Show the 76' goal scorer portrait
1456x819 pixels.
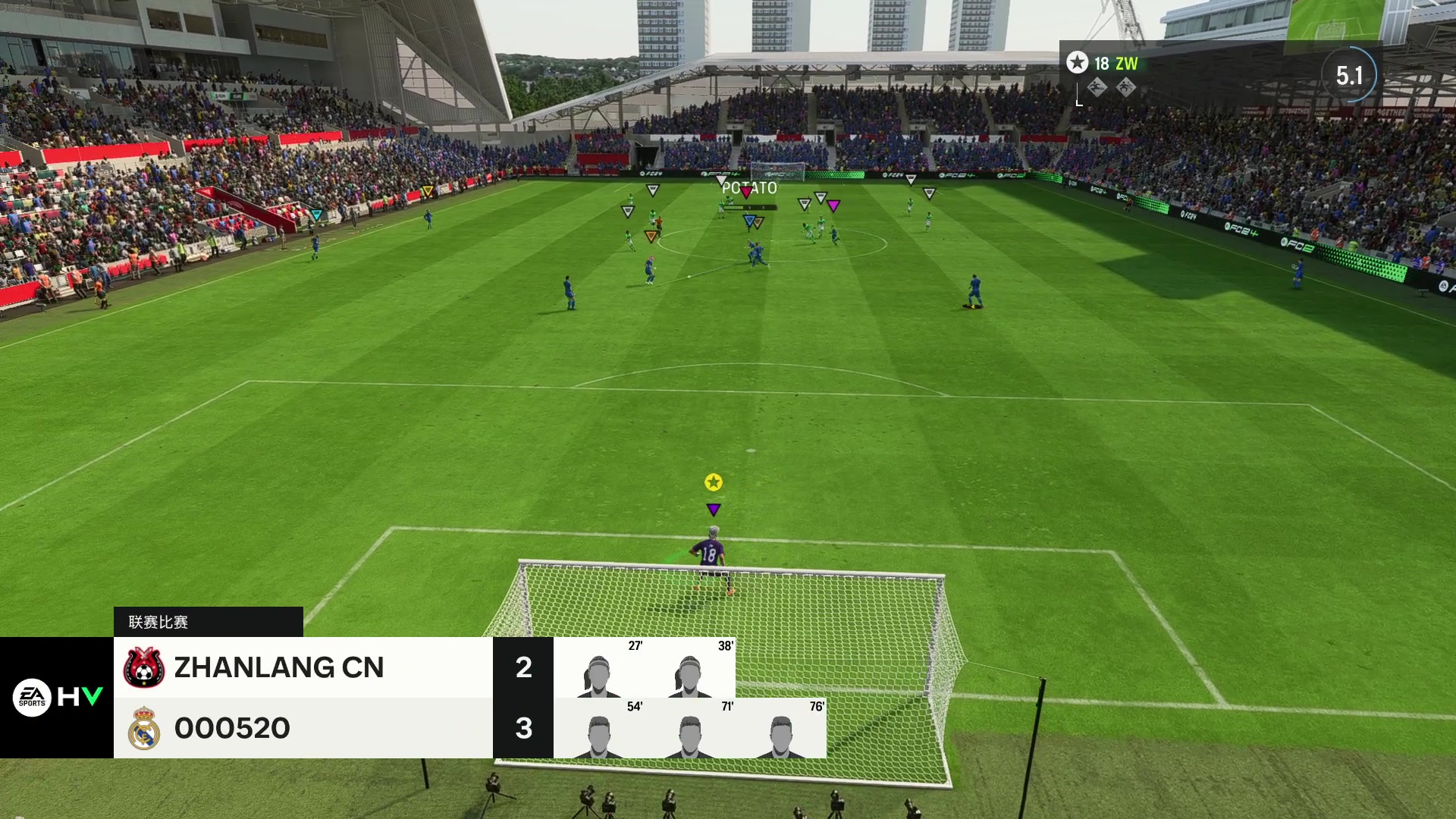point(781,736)
